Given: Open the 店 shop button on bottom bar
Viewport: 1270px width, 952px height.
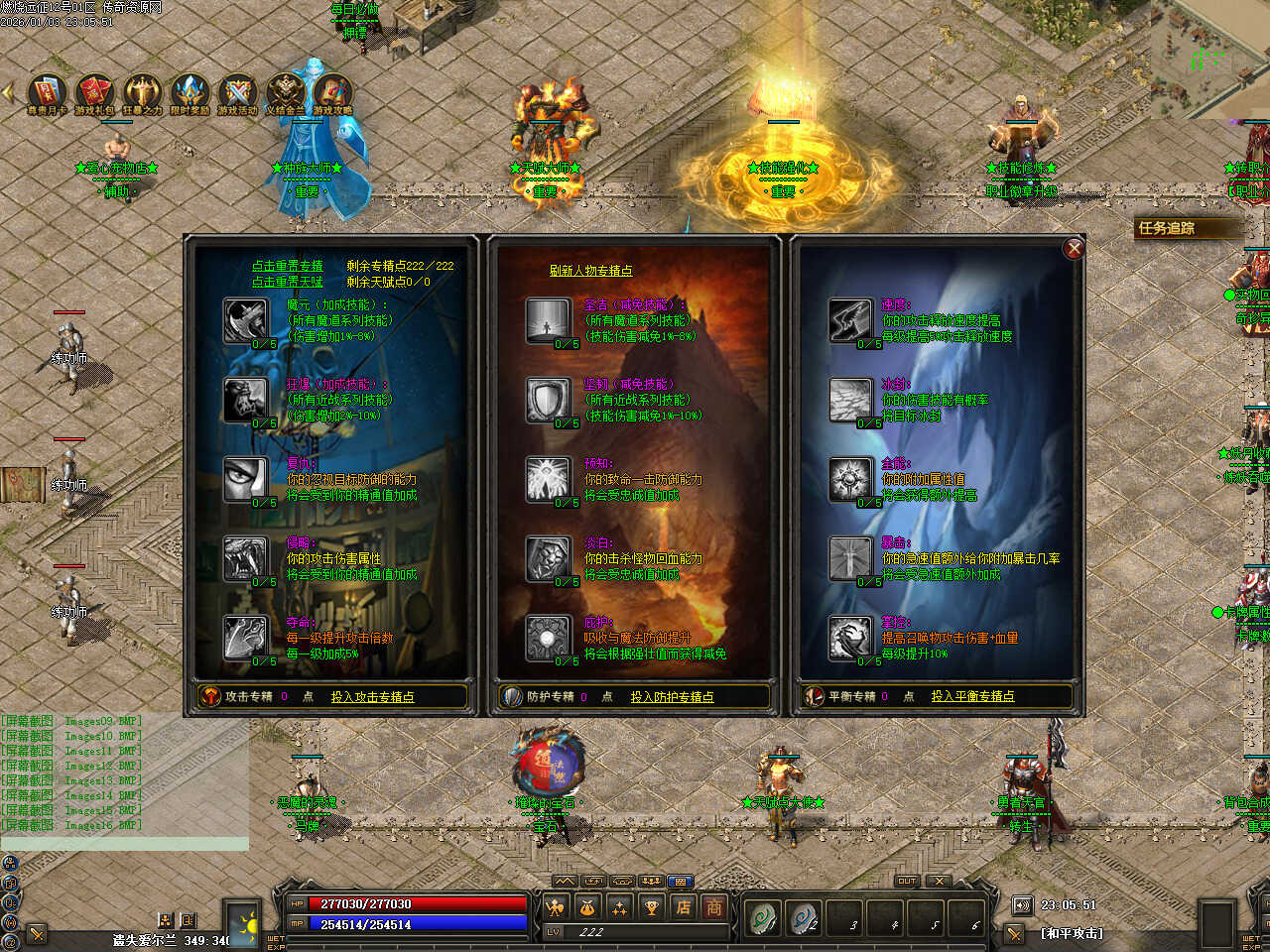Looking at the screenshot, I should pyautogui.click(x=683, y=906).
